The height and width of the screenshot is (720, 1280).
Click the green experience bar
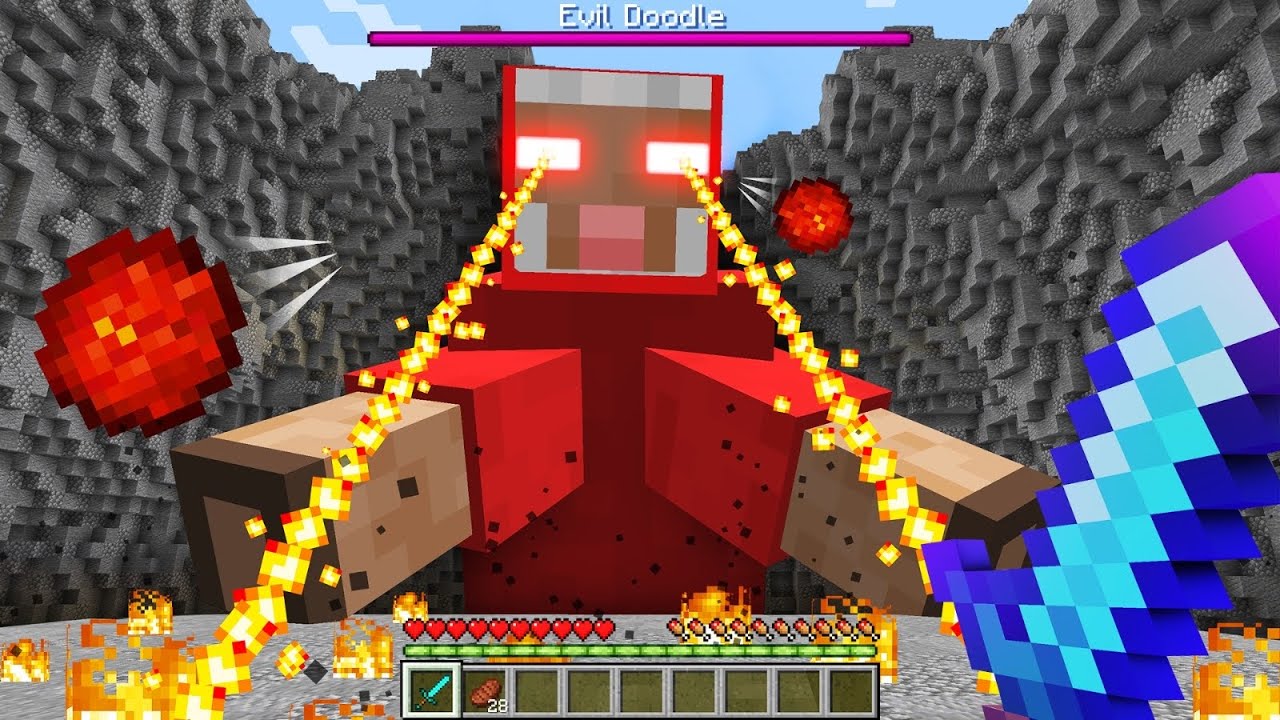pos(640,652)
